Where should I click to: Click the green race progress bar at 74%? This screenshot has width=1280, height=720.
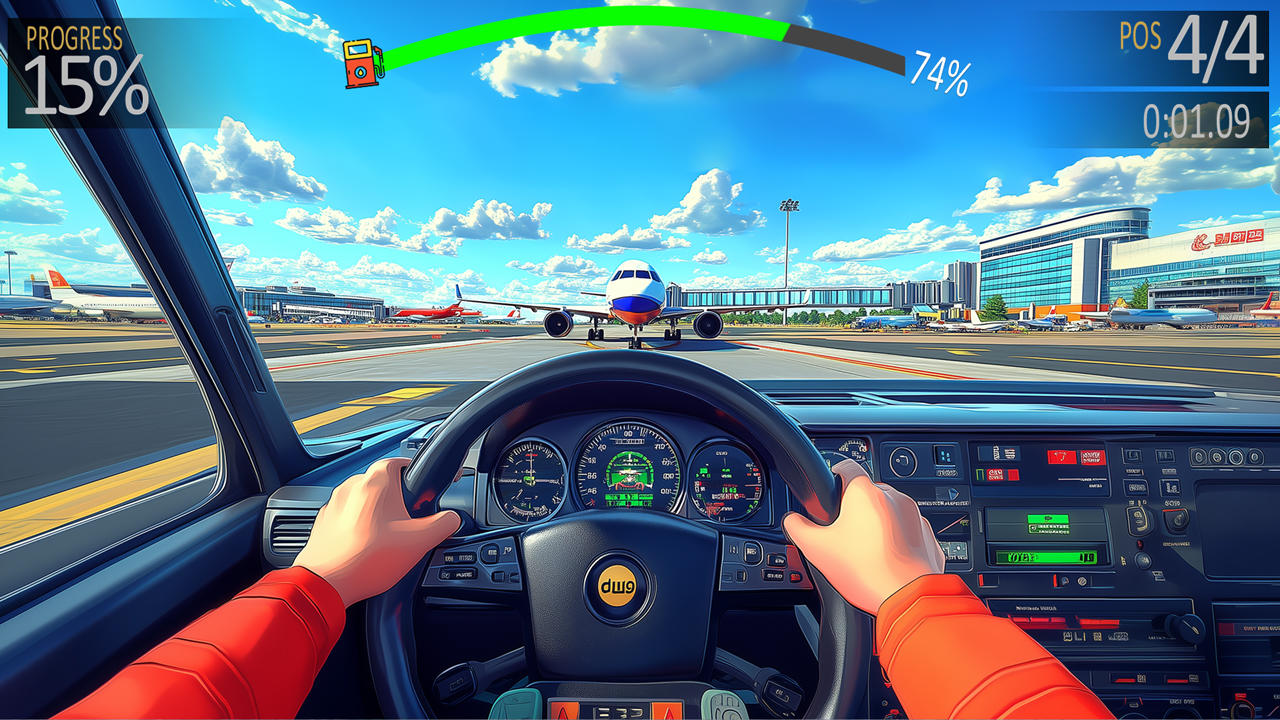click(x=600, y=26)
